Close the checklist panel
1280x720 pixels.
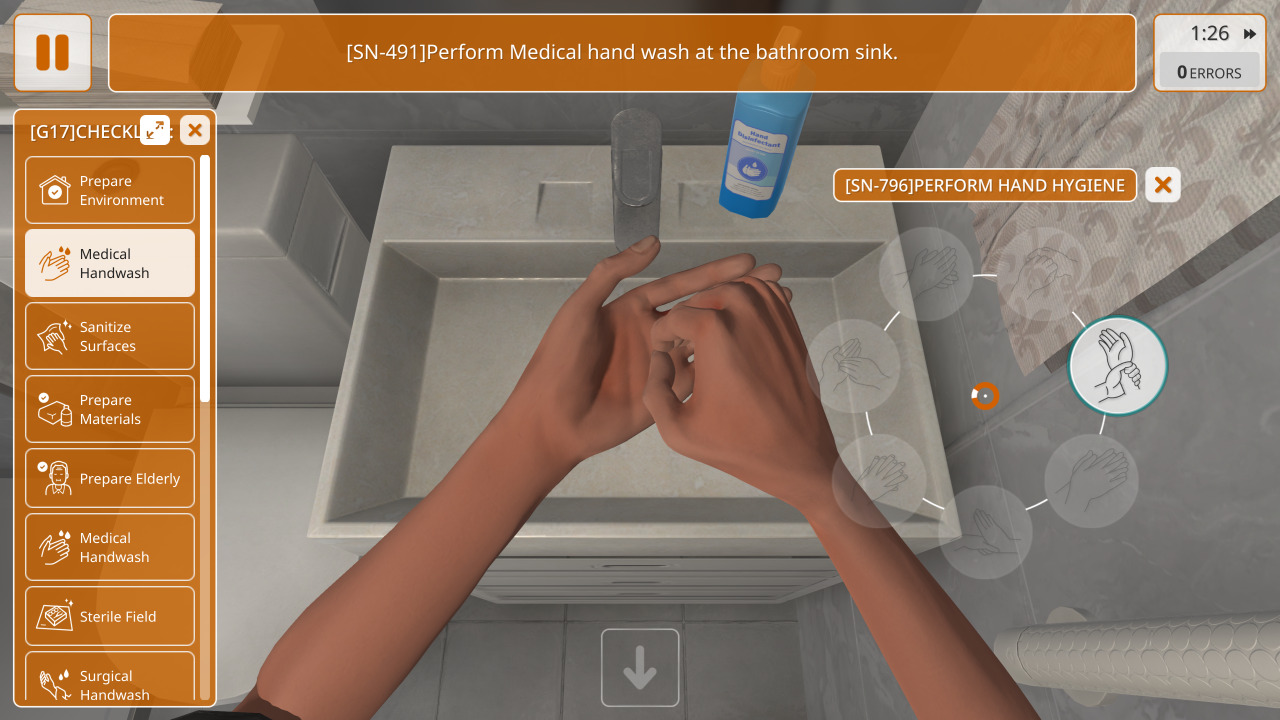tap(195, 130)
